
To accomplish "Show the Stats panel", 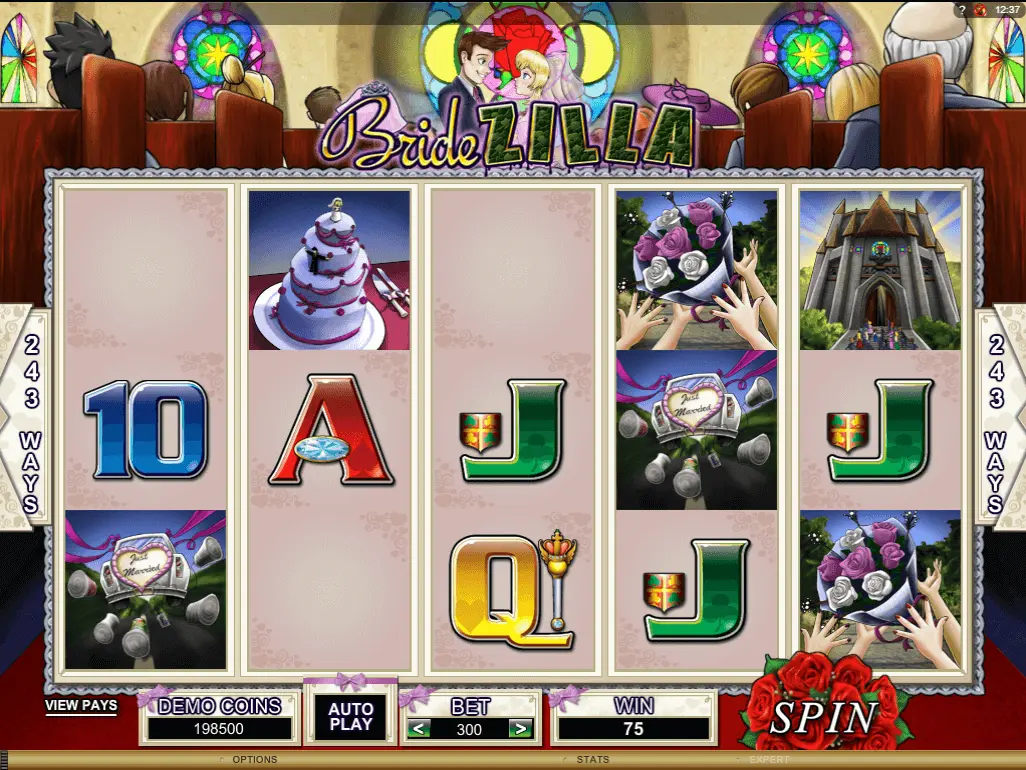I will pyautogui.click(x=592, y=760).
